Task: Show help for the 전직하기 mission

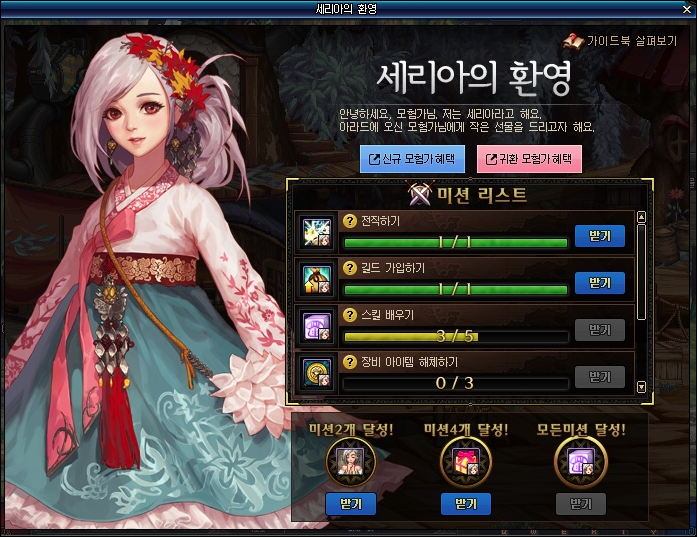Action: click(x=350, y=221)
